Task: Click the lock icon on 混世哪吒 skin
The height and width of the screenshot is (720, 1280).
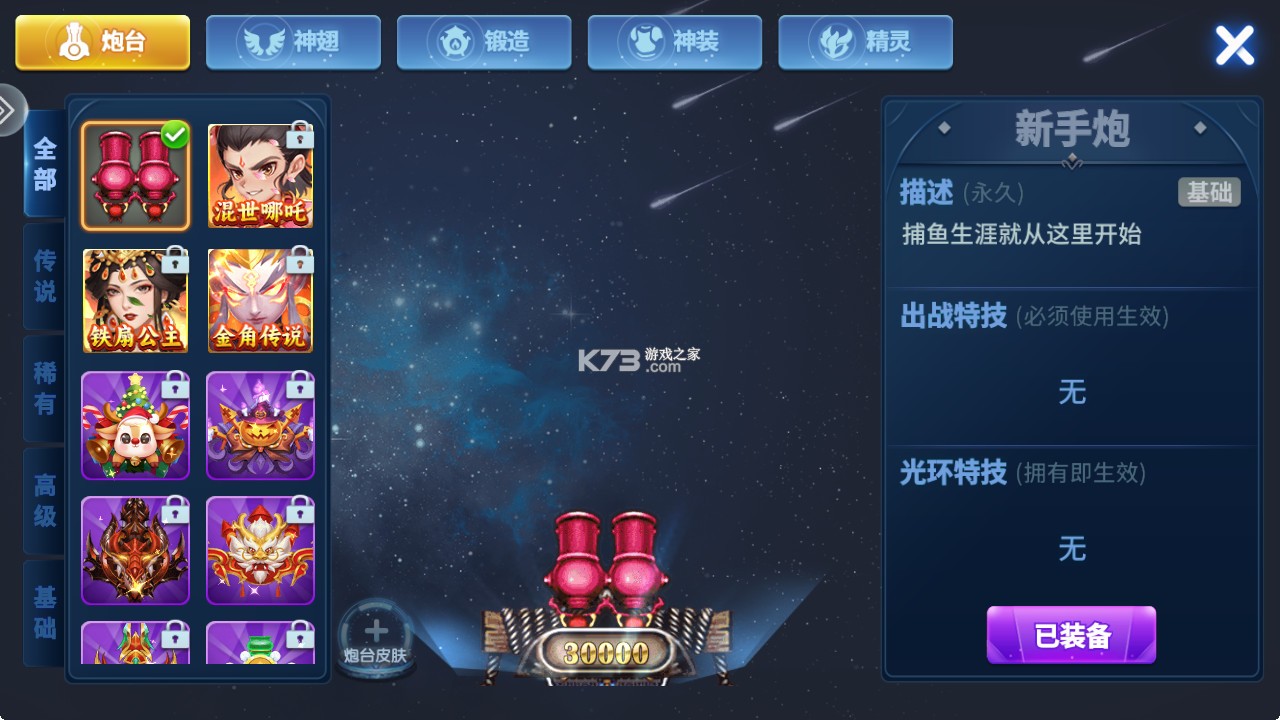Action: tap(299, 136)
